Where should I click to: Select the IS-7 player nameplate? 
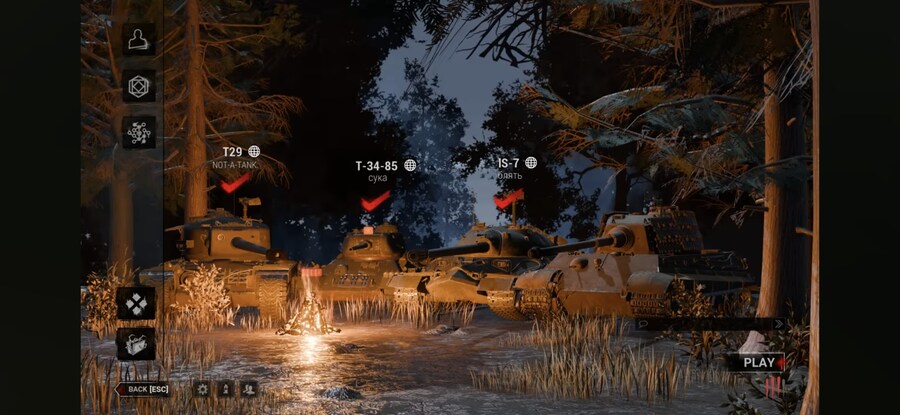click(509, 162)
